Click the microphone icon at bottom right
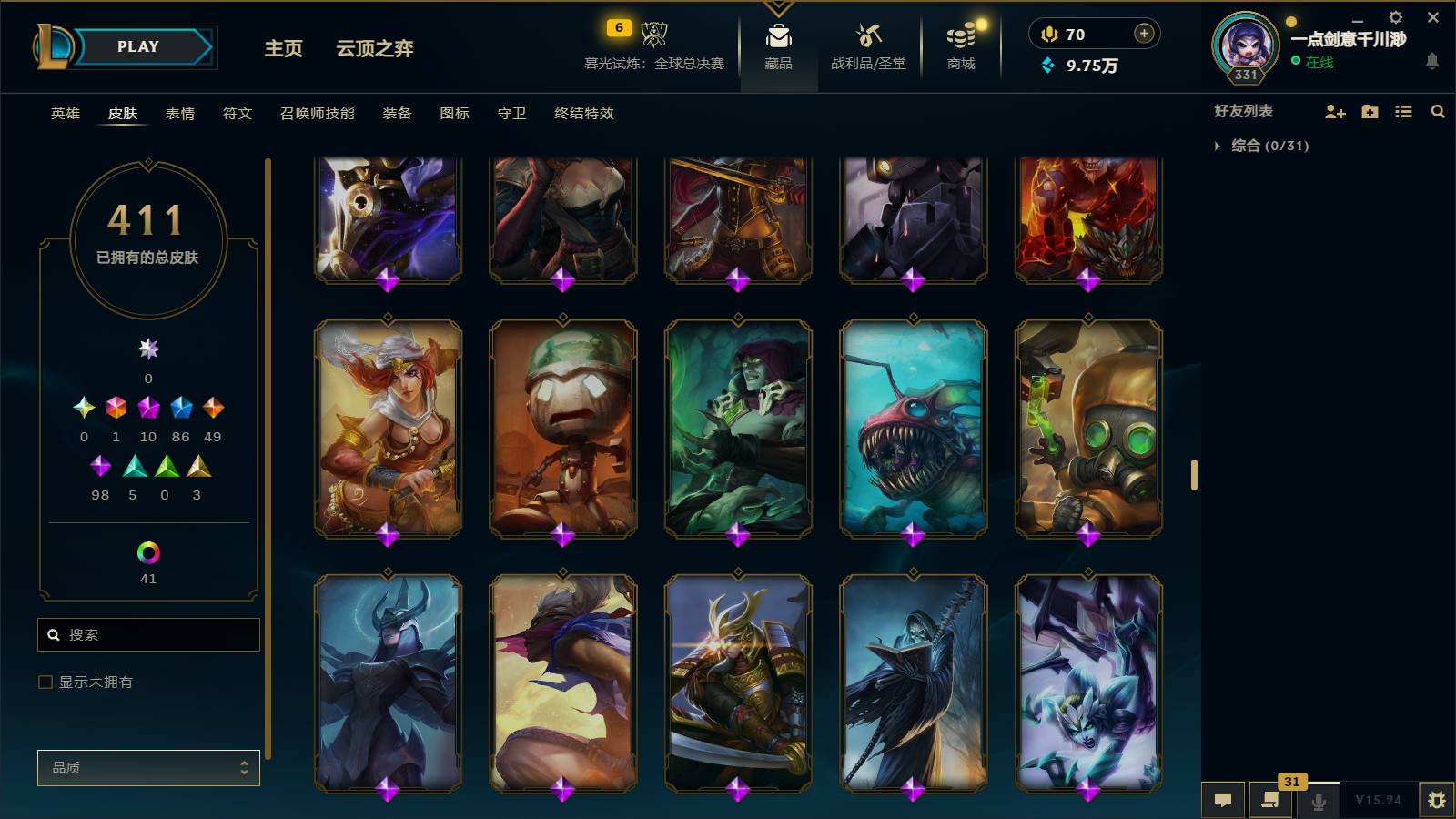Image resolution: width=1456 pixels, height=819 pixels. click(x=1317, y=800)
